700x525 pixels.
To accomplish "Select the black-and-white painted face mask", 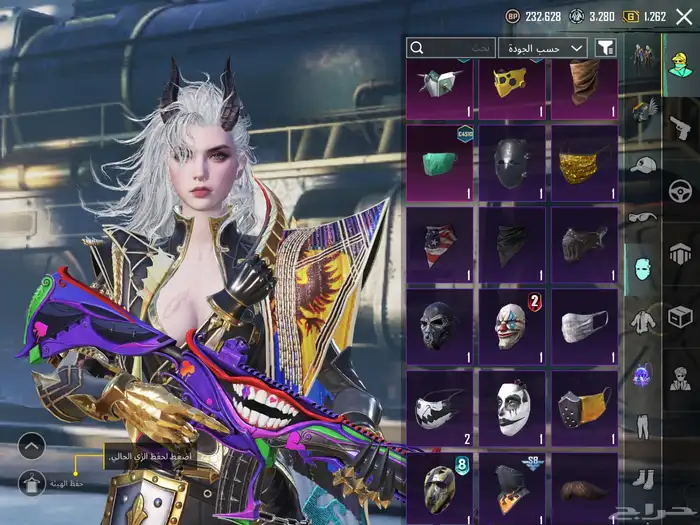I will tap(511, 408).
